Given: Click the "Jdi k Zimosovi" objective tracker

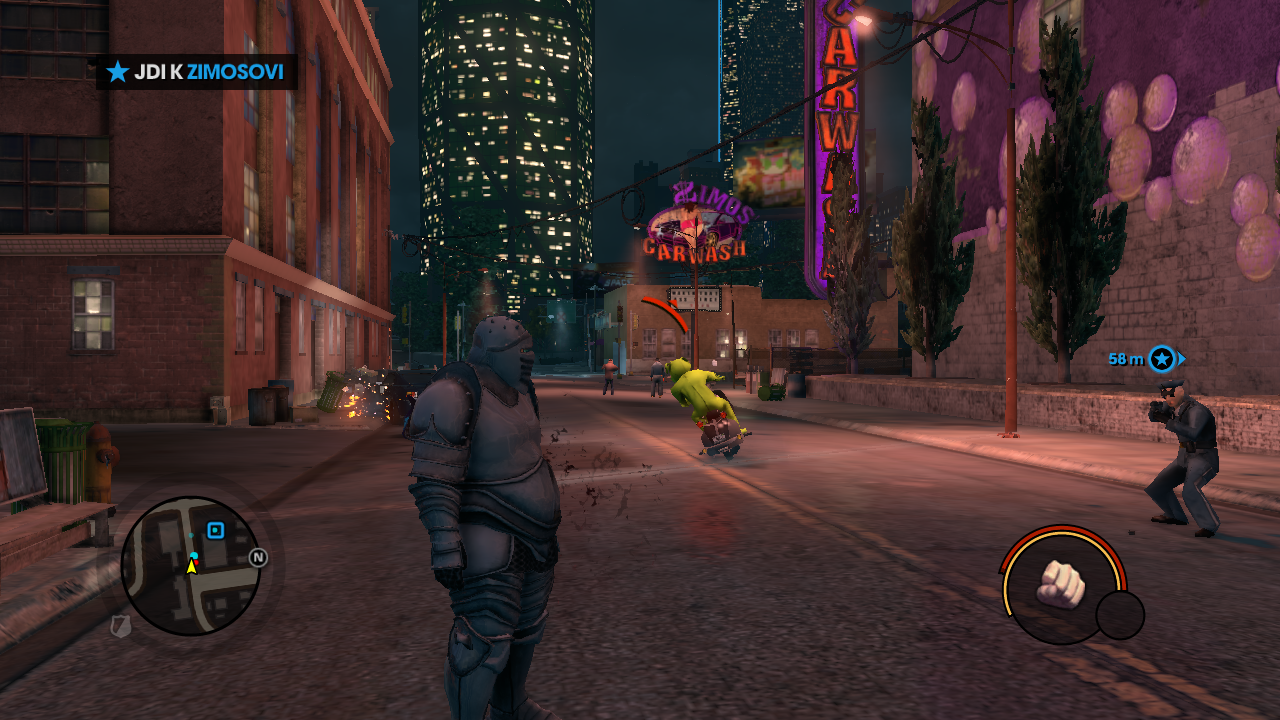Looking at the screenshot, I should click(197, 72).
